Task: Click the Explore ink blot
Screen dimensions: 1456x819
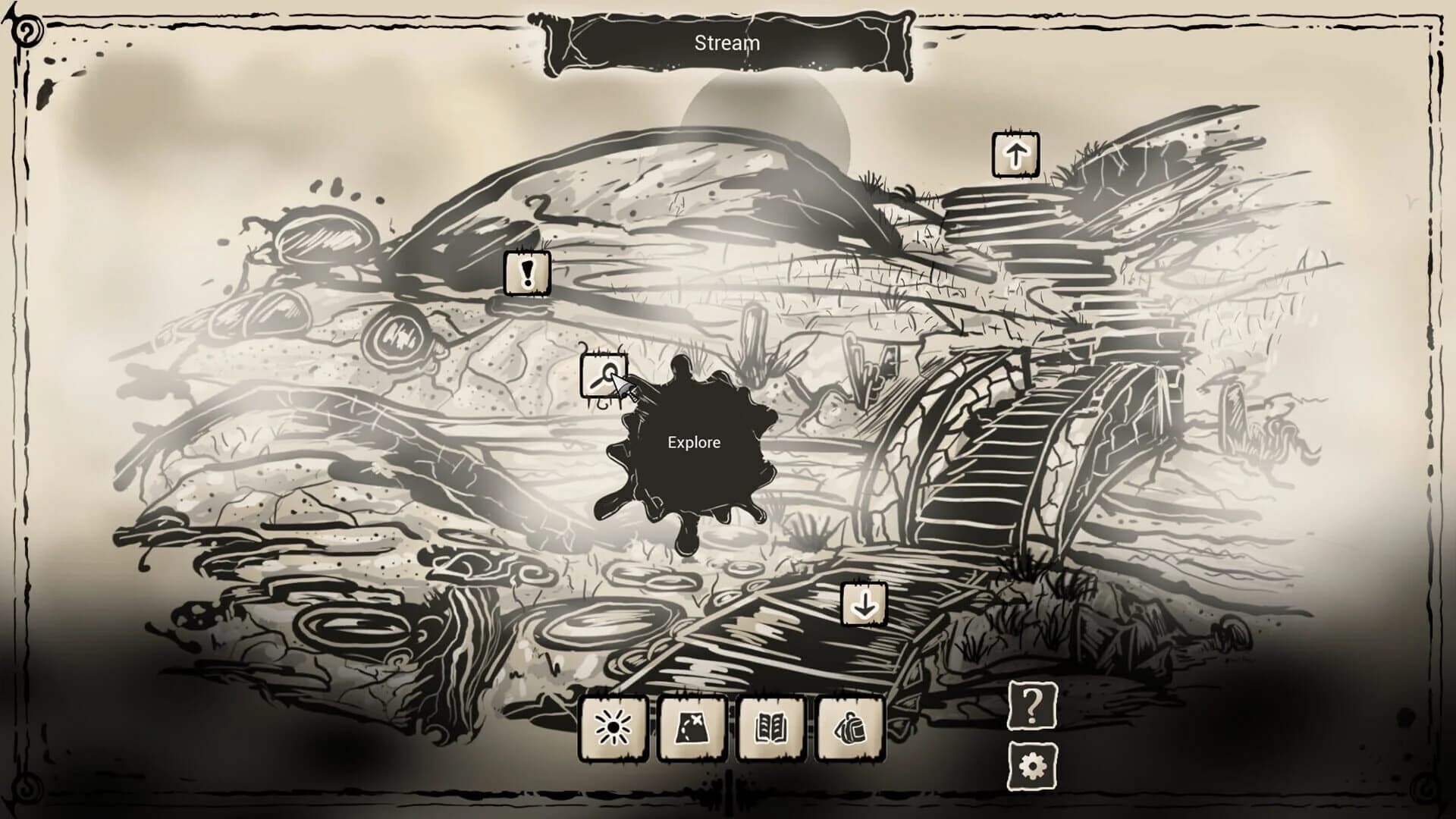Action: pos(694,442)
